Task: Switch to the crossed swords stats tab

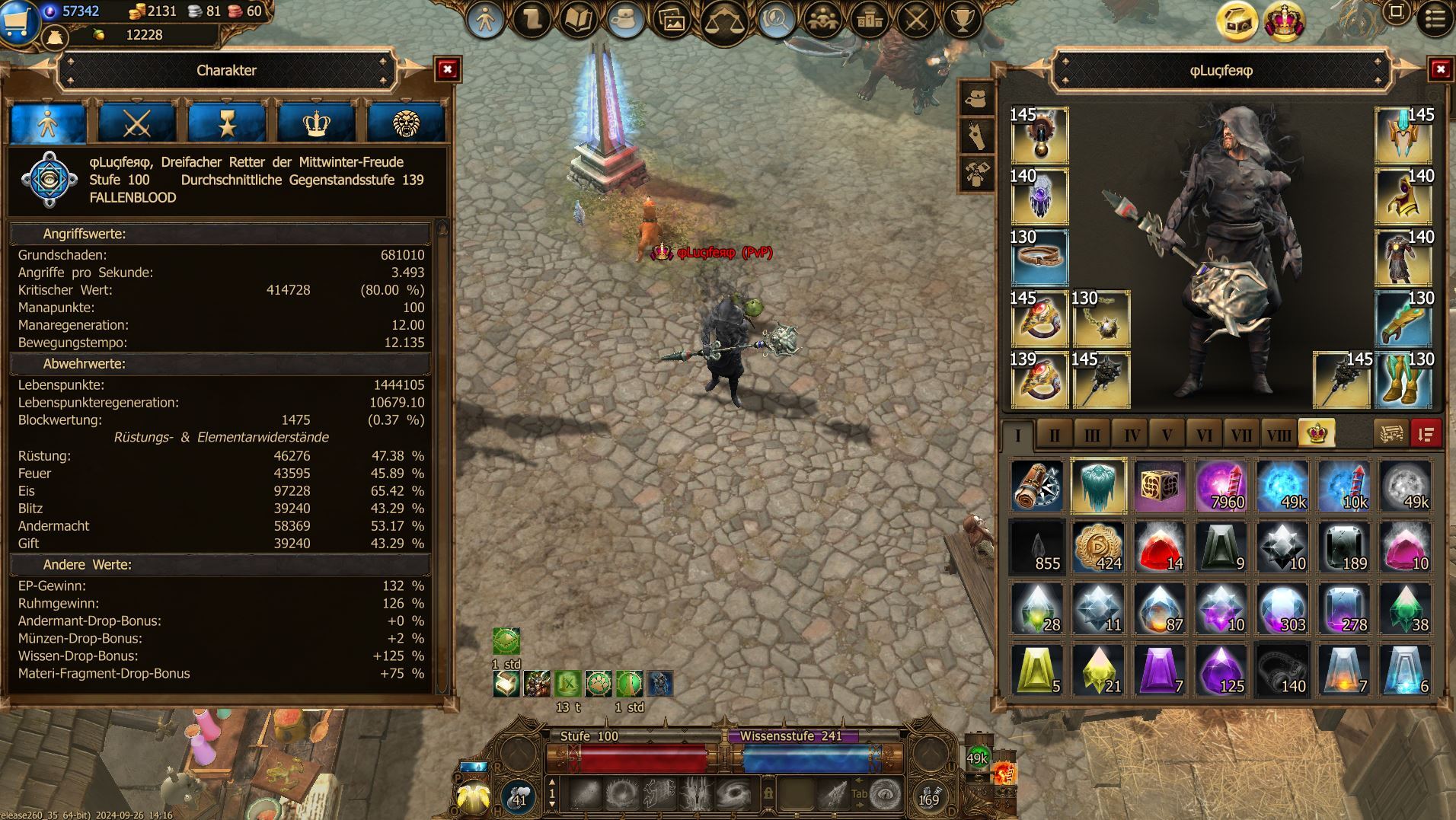Action: coord(137,123)
